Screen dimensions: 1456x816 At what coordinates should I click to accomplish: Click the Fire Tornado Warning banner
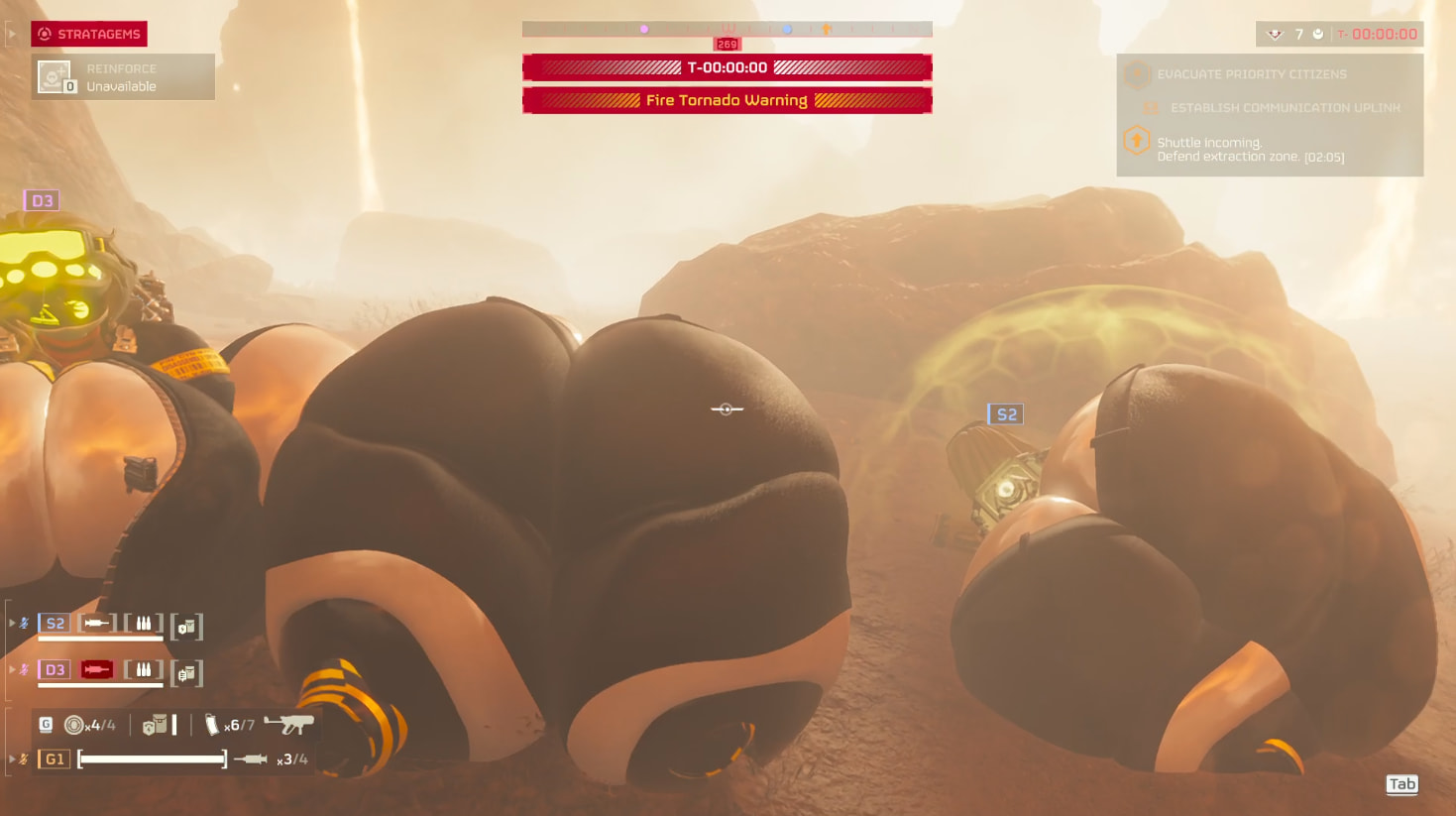tap(727, 100)
